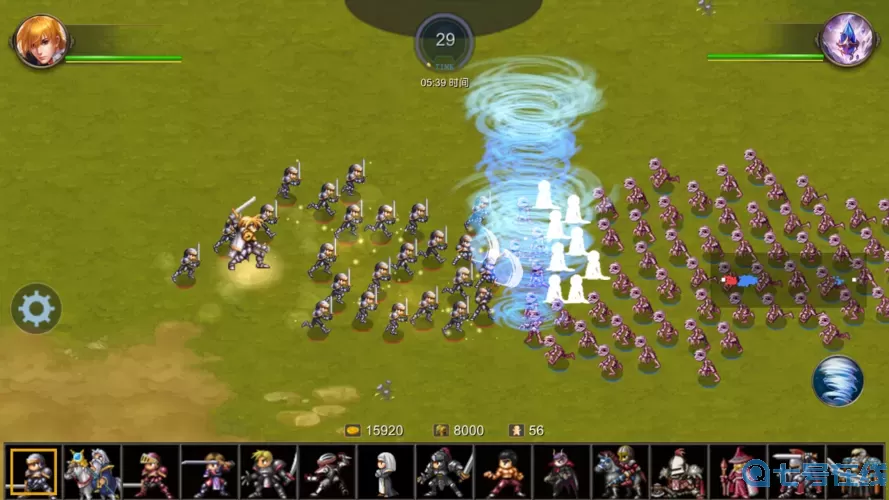Image resolution: width=889 pixels, height=500 pixels.
Task: Activate the tornado spell ability
Action: click(837, 381)
